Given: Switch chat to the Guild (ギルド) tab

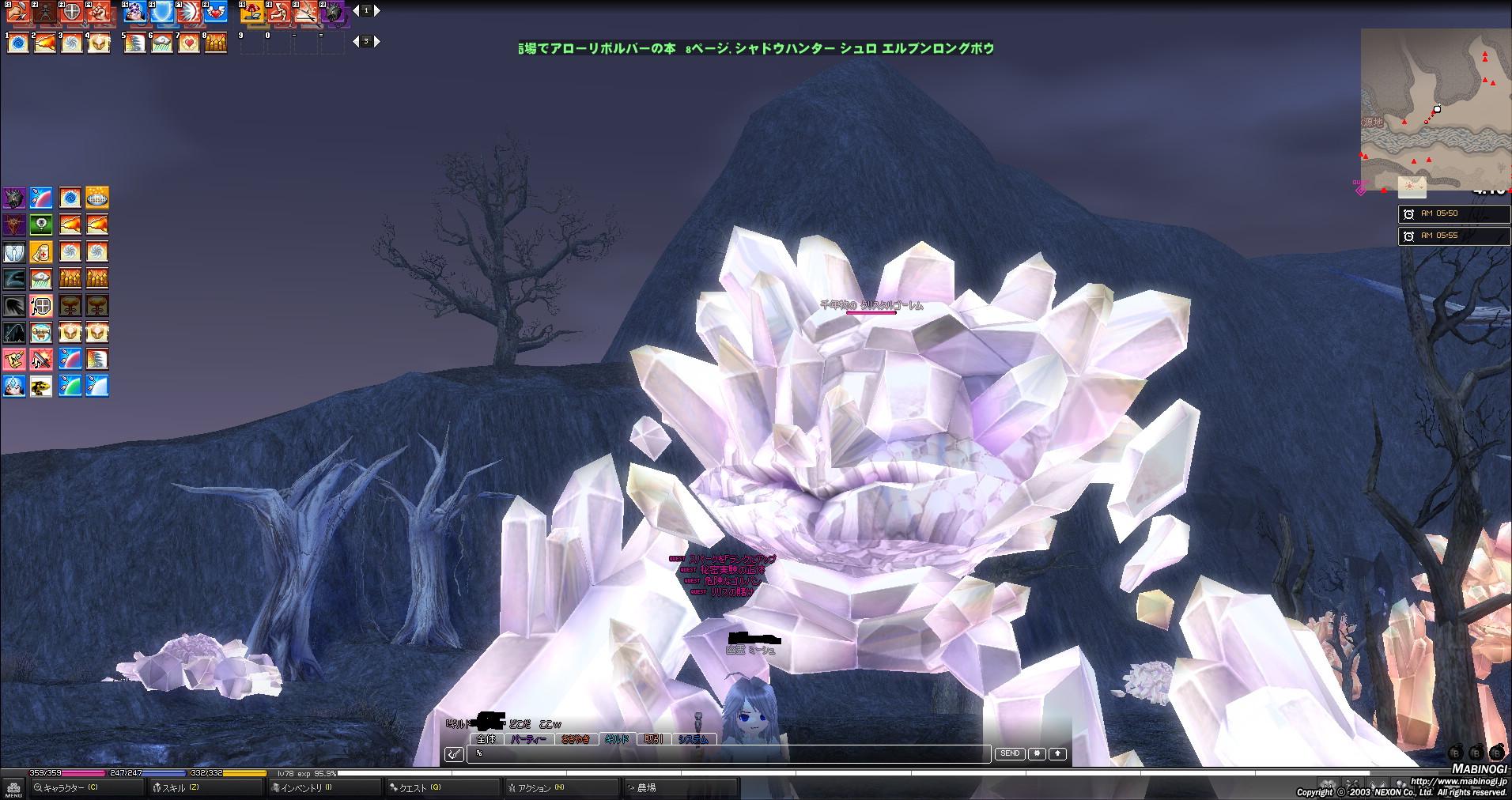Looking at the screenshot, I should (x=617, y=740).
